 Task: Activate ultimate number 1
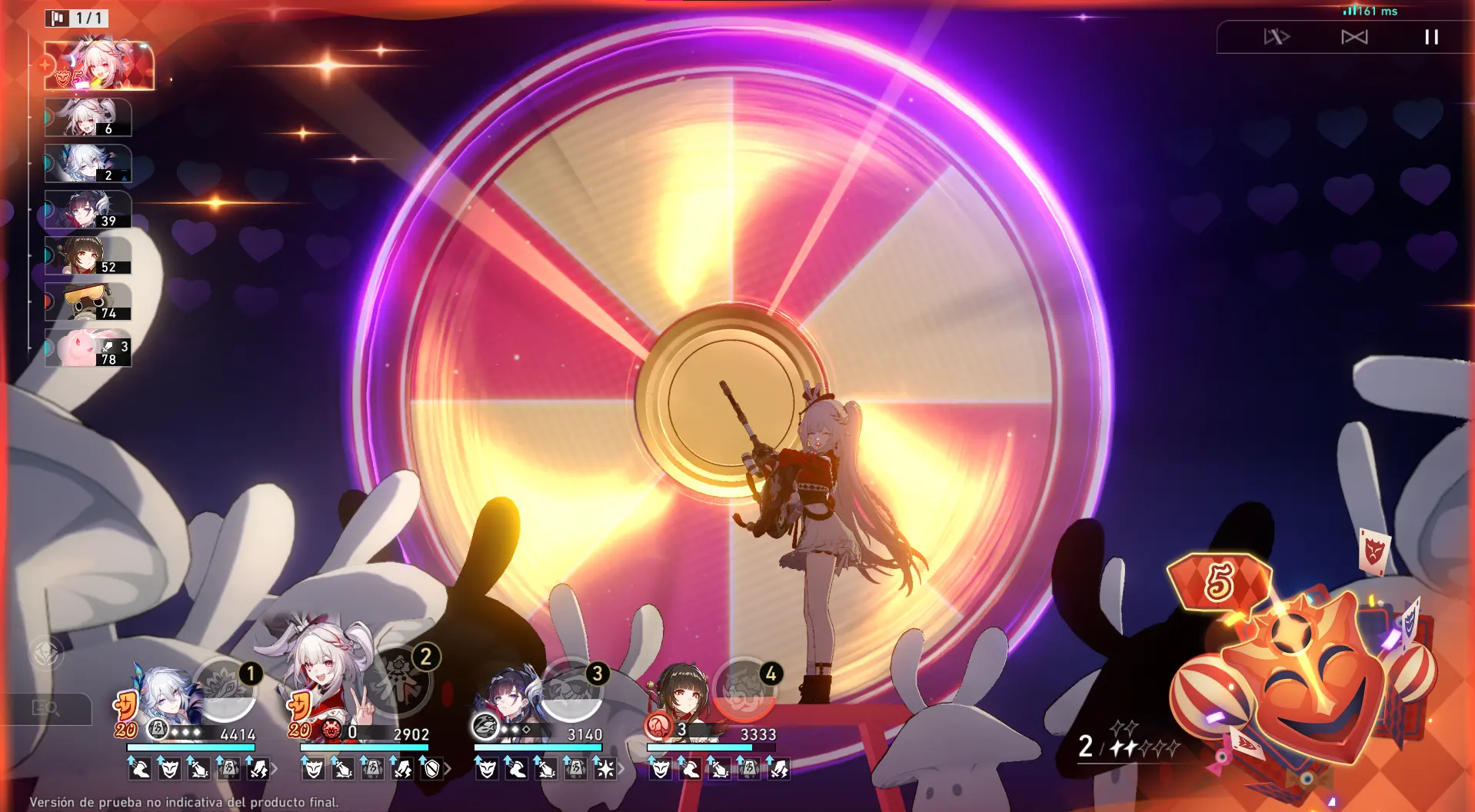point(224,688)
